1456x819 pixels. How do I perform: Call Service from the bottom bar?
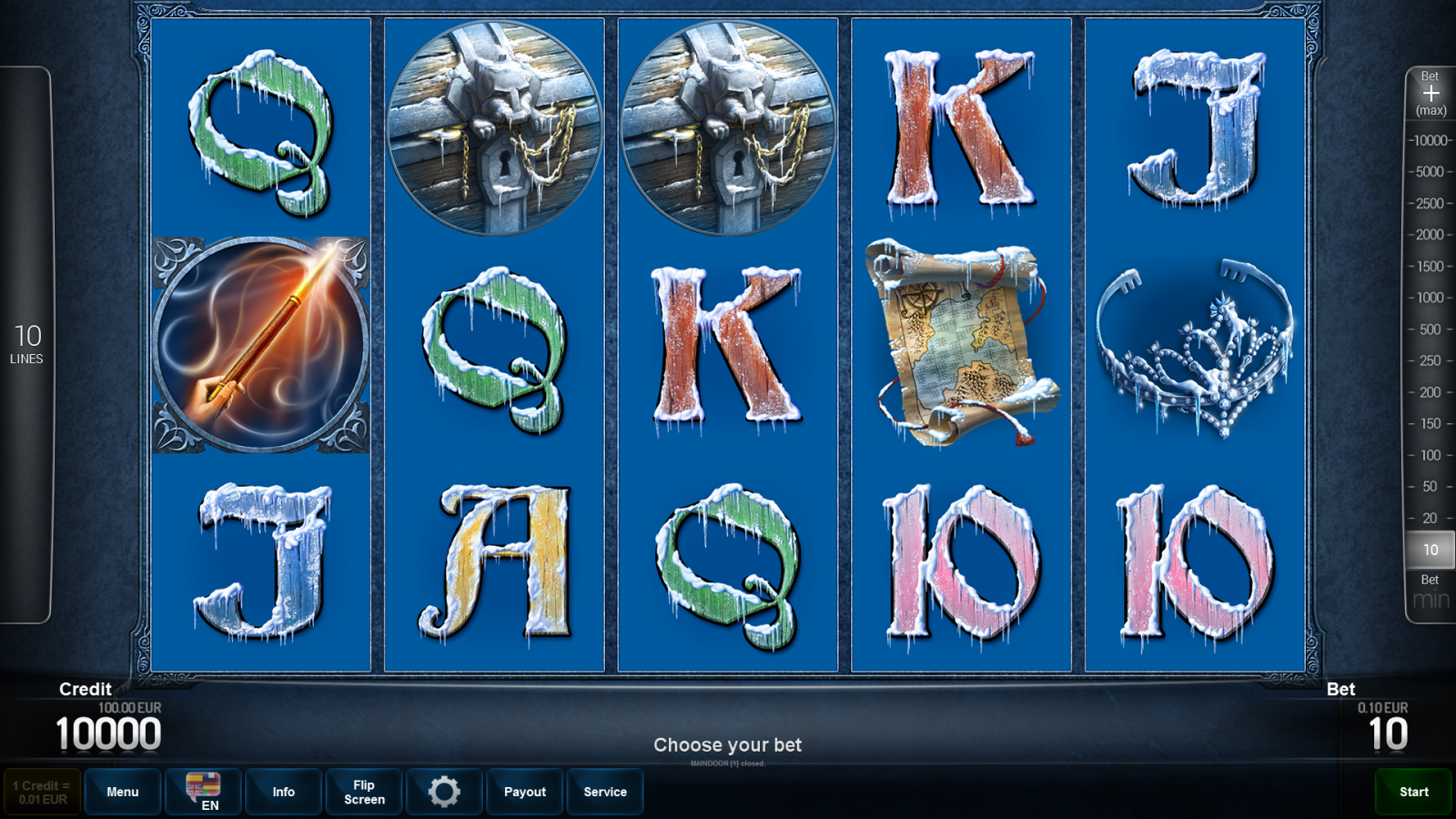(605, 792)
